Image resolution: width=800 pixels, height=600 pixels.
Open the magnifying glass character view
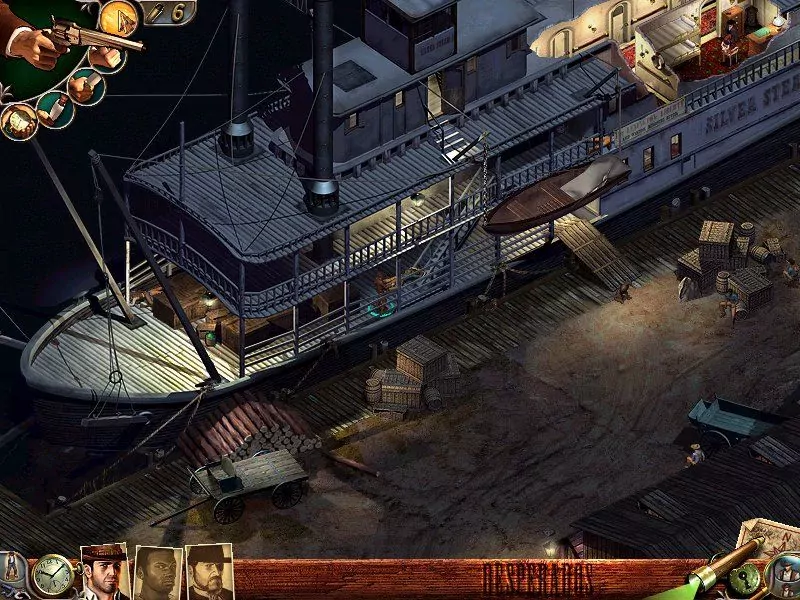tap(784, 577)
